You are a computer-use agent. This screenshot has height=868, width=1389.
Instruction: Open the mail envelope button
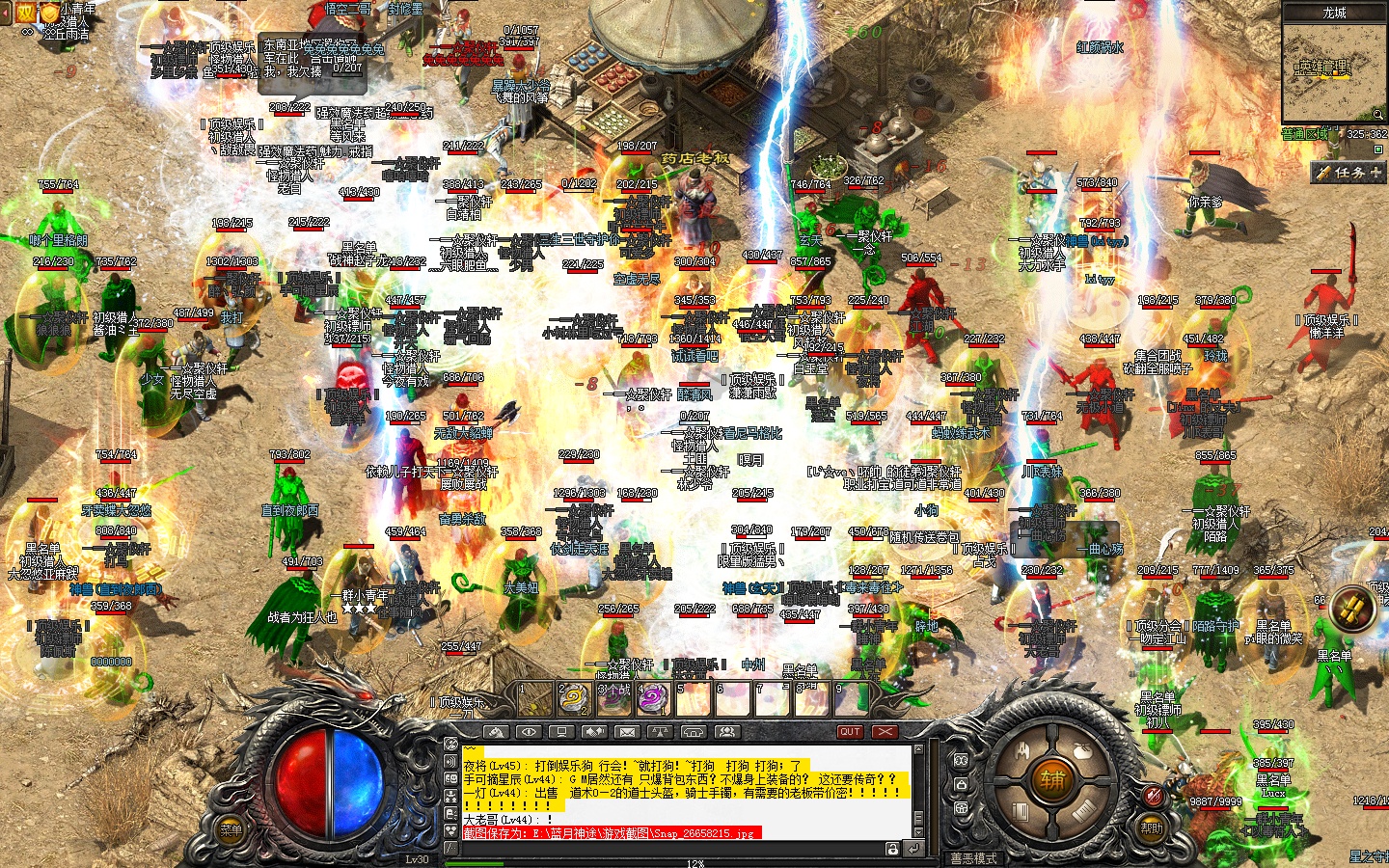627,732
